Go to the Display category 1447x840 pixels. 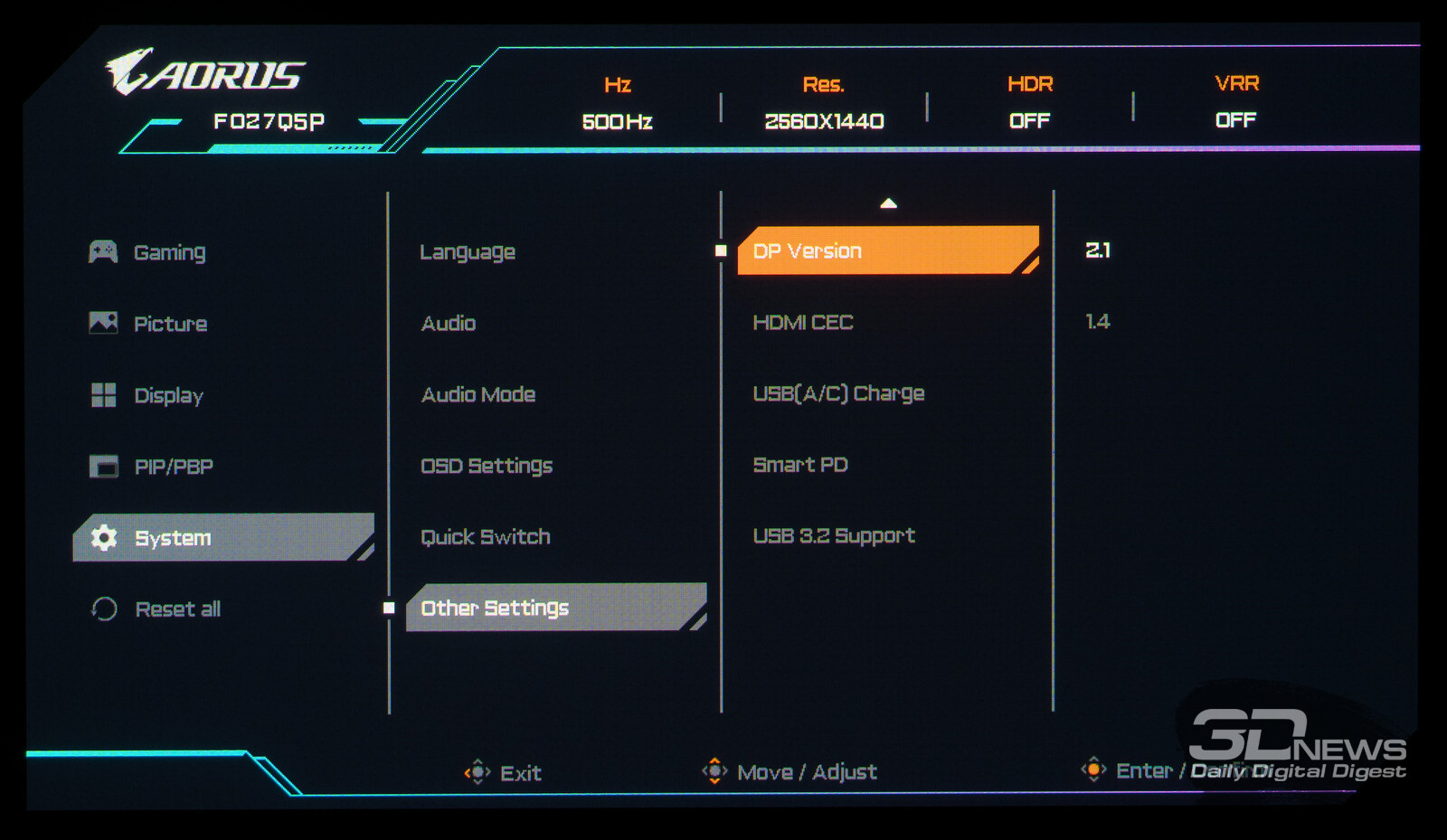[x=168, y=395]
